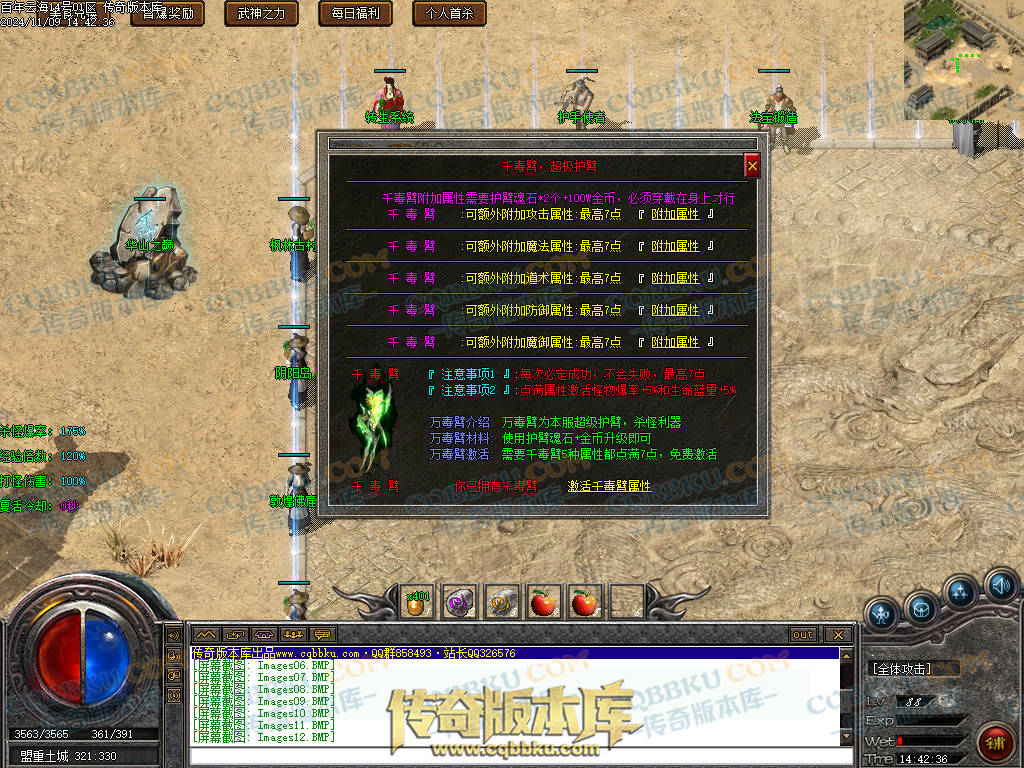Click 附加属性 link for attack attribute (攻击属性)
The width and height of the screenshot is (1024, 768).
[x=675, y=214]
